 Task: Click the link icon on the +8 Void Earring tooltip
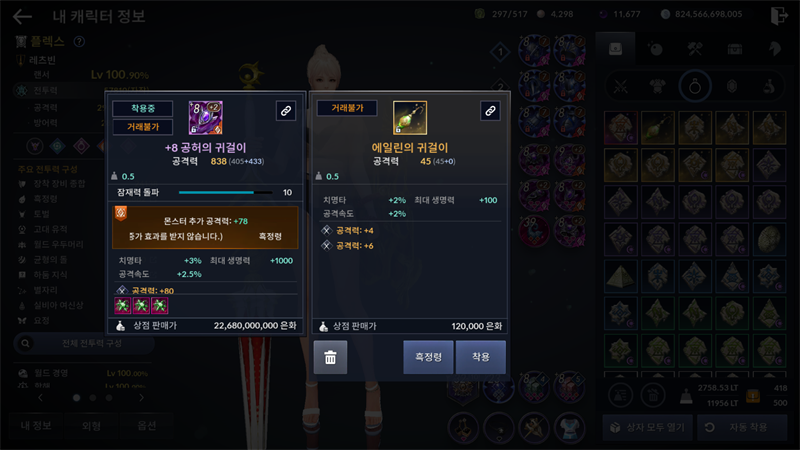[x=285, y=111]
